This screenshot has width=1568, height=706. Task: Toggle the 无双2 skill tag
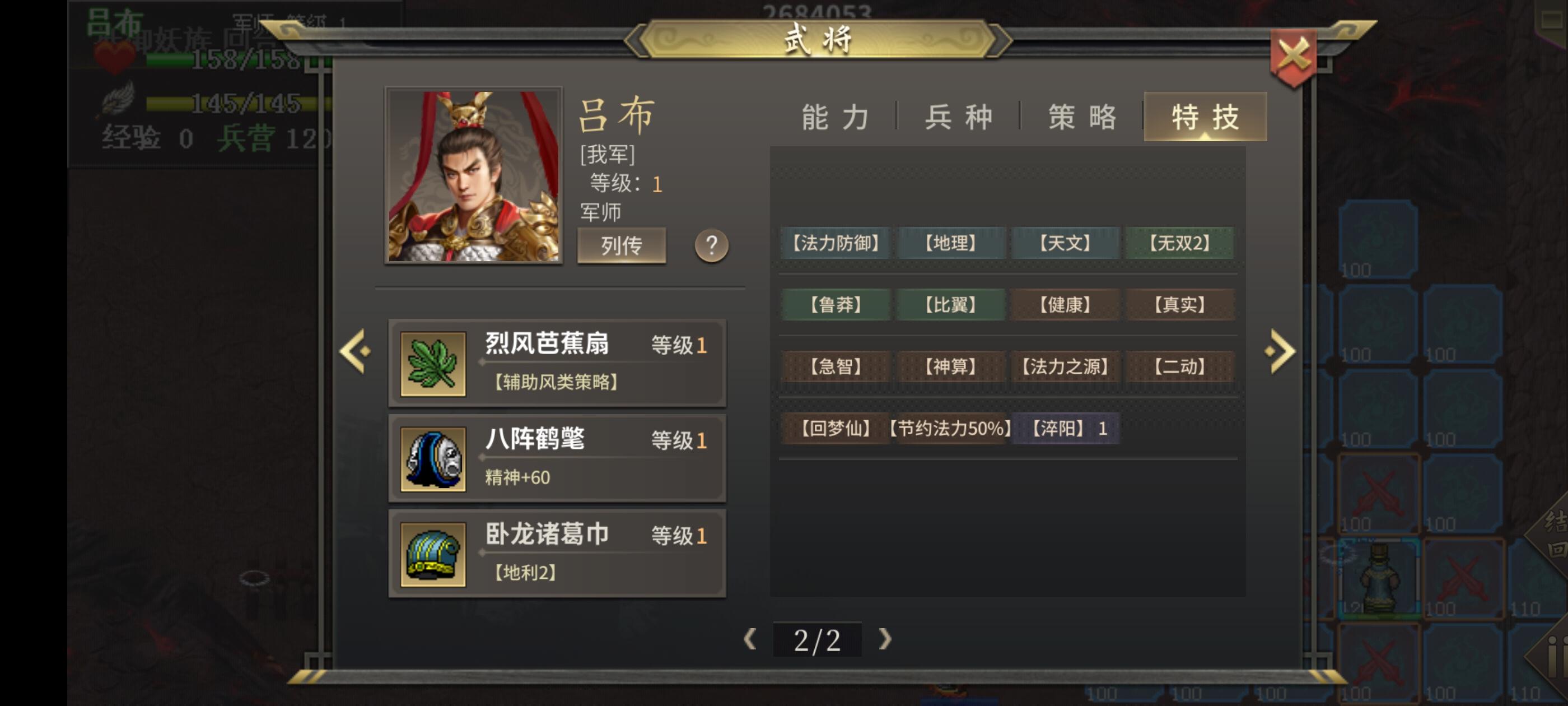[1180, 243]
